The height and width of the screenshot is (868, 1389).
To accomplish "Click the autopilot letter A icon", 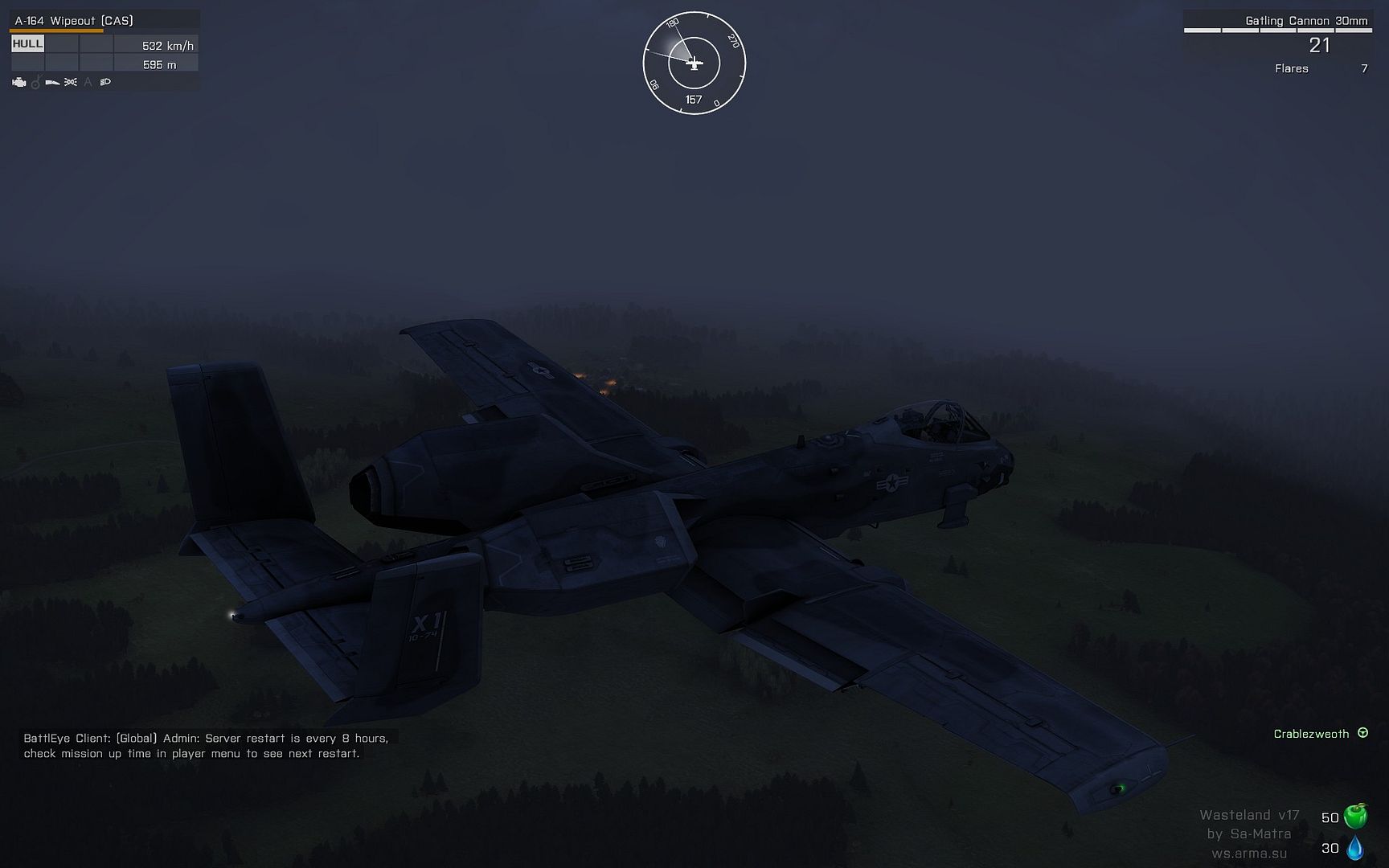I will click(x=88, y=82).
